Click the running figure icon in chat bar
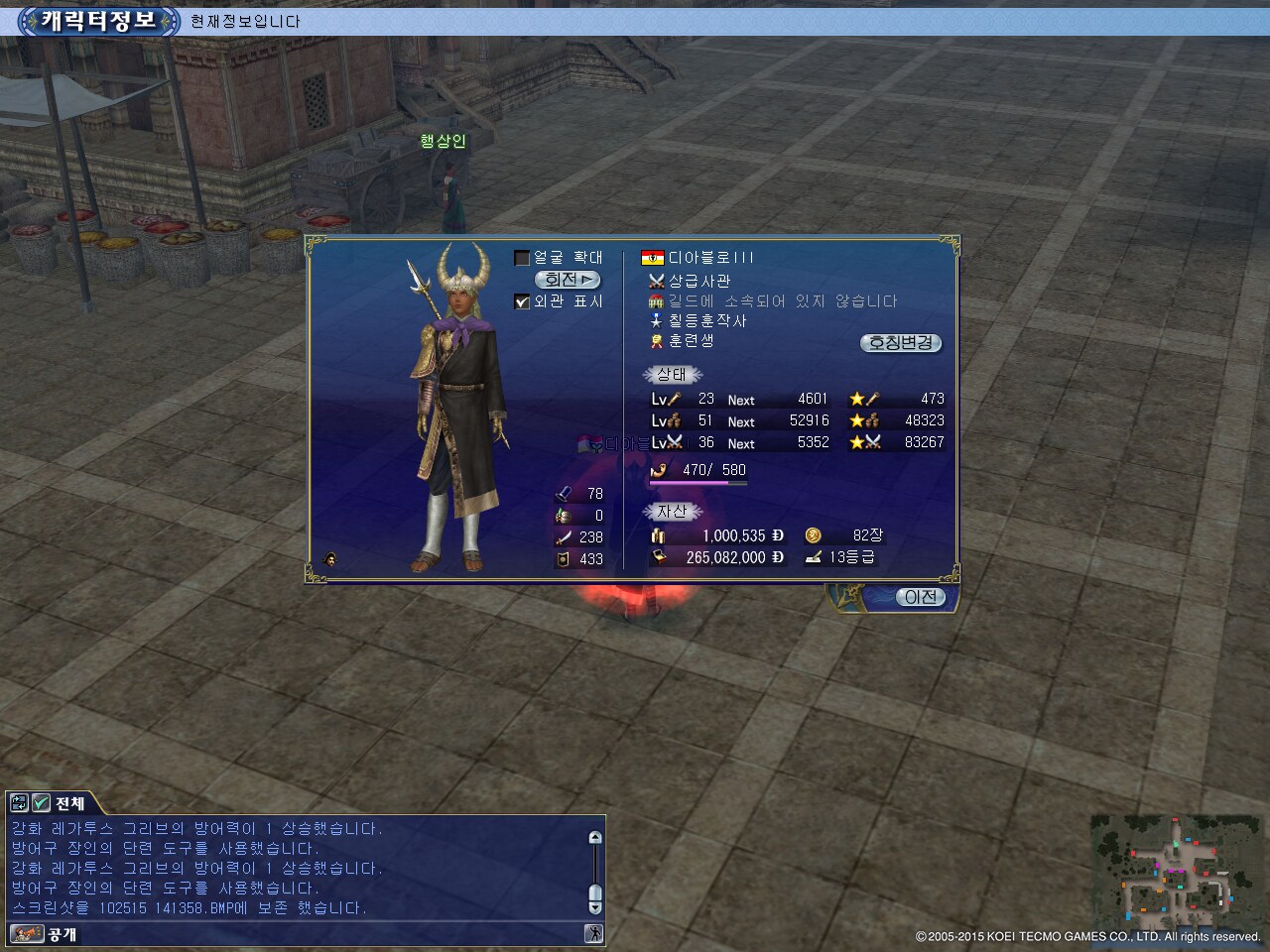1270x952 pixels. 593,933
